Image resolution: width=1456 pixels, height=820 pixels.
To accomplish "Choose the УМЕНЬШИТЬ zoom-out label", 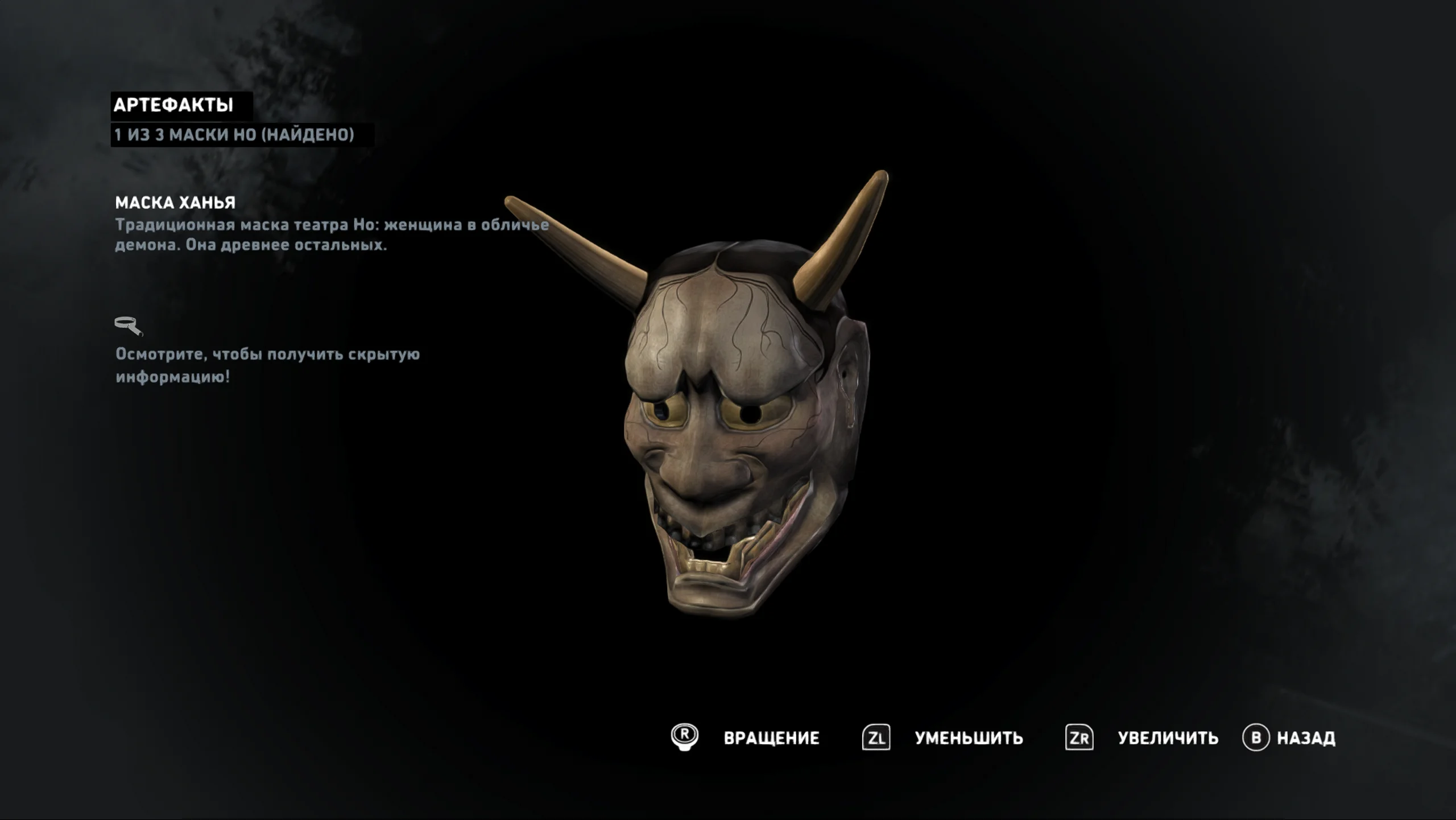I will click(969, 738).
